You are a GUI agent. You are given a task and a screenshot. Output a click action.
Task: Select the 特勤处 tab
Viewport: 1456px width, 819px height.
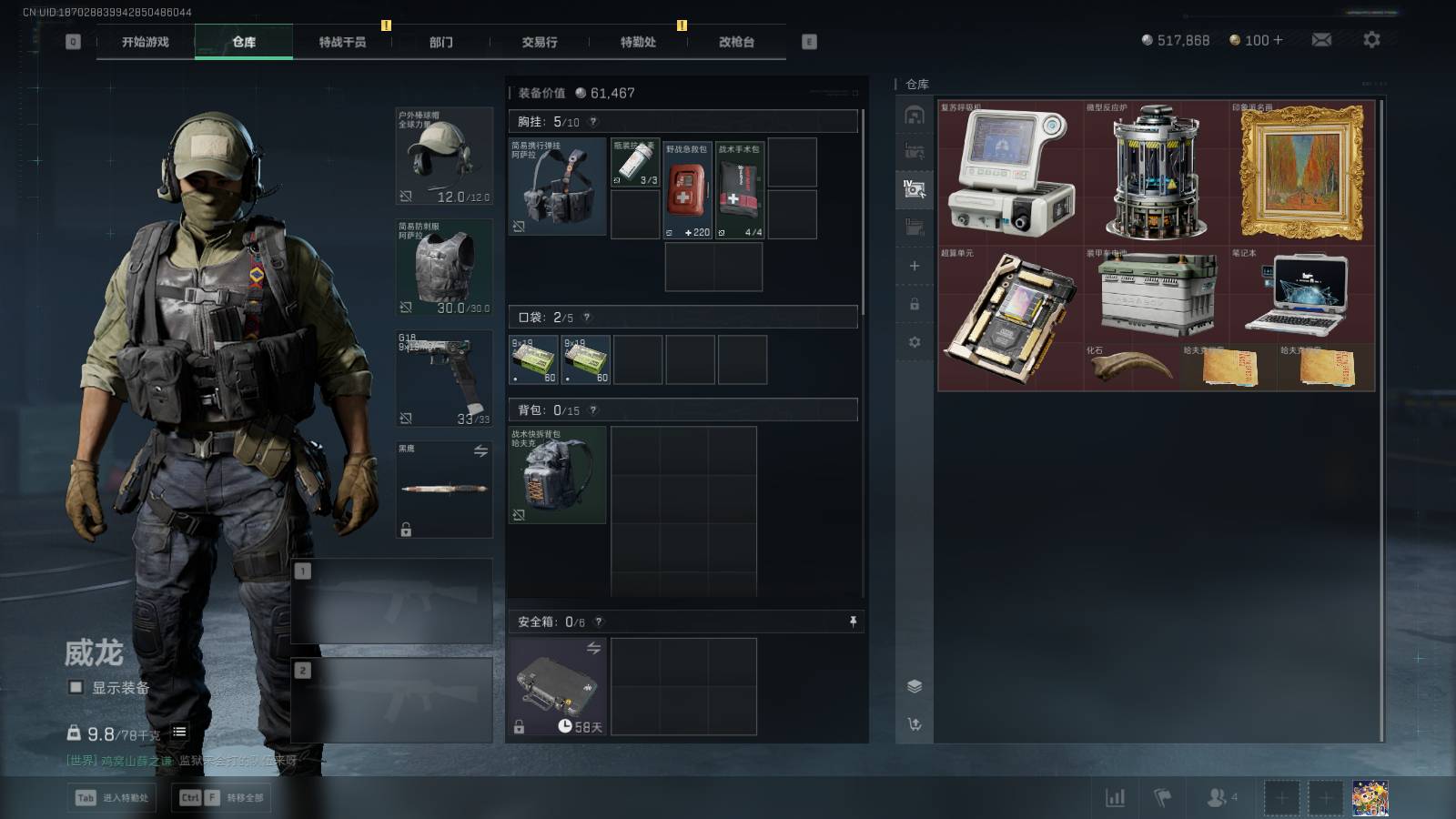coord(638,42)
